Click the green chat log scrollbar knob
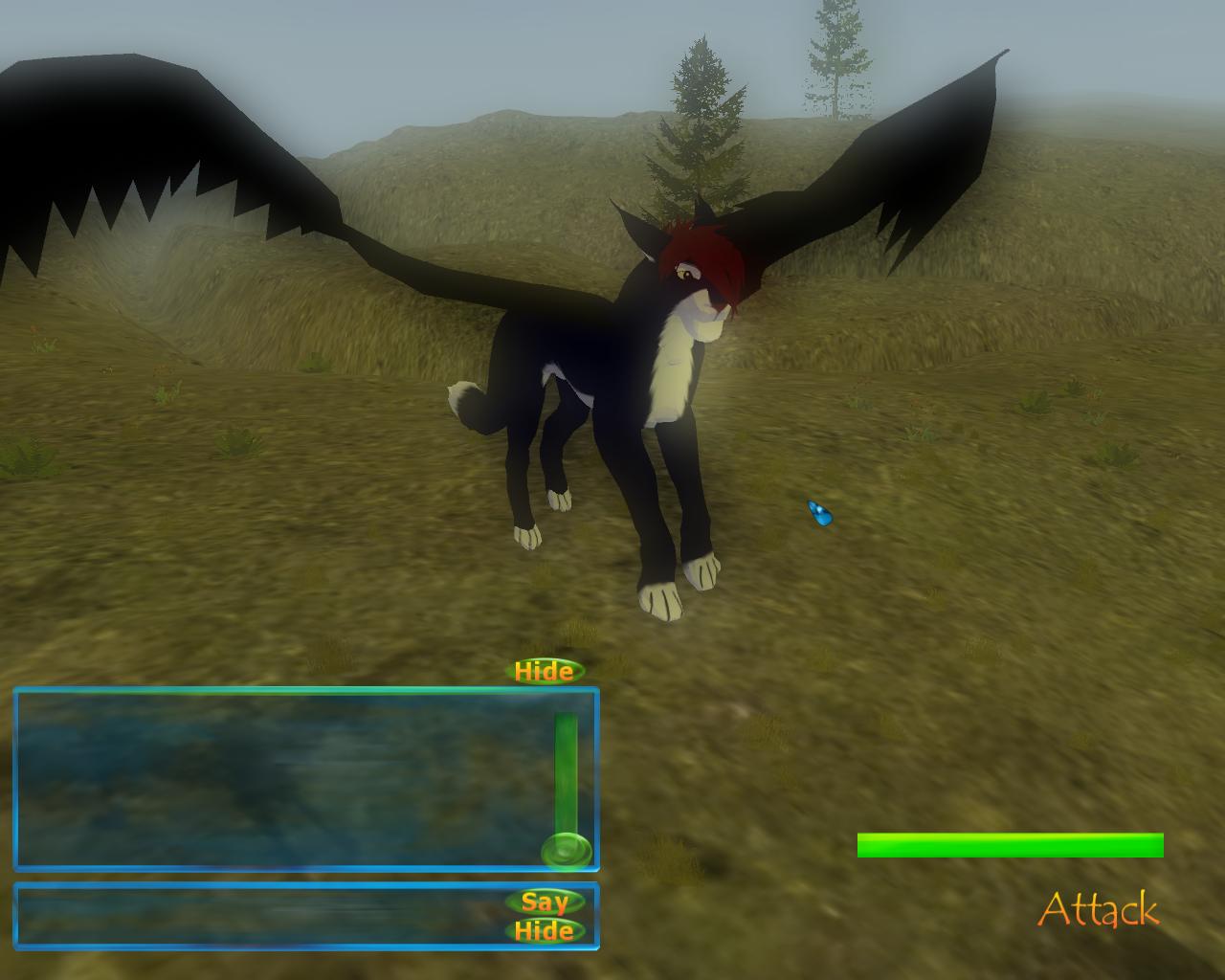This screenshot has width=1225, height=980. tap(566, 850)
